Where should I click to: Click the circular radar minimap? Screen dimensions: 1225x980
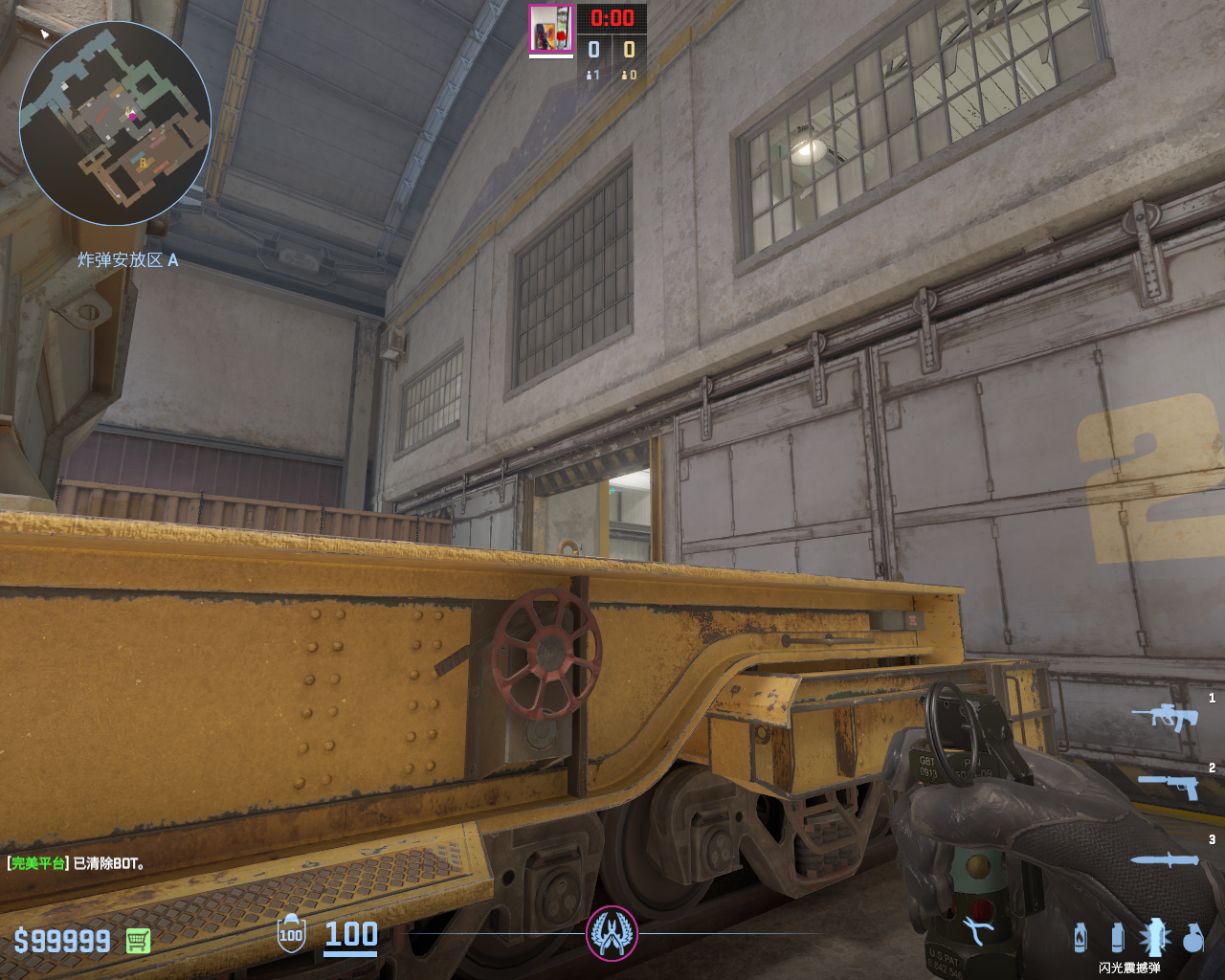click(115, 123)
